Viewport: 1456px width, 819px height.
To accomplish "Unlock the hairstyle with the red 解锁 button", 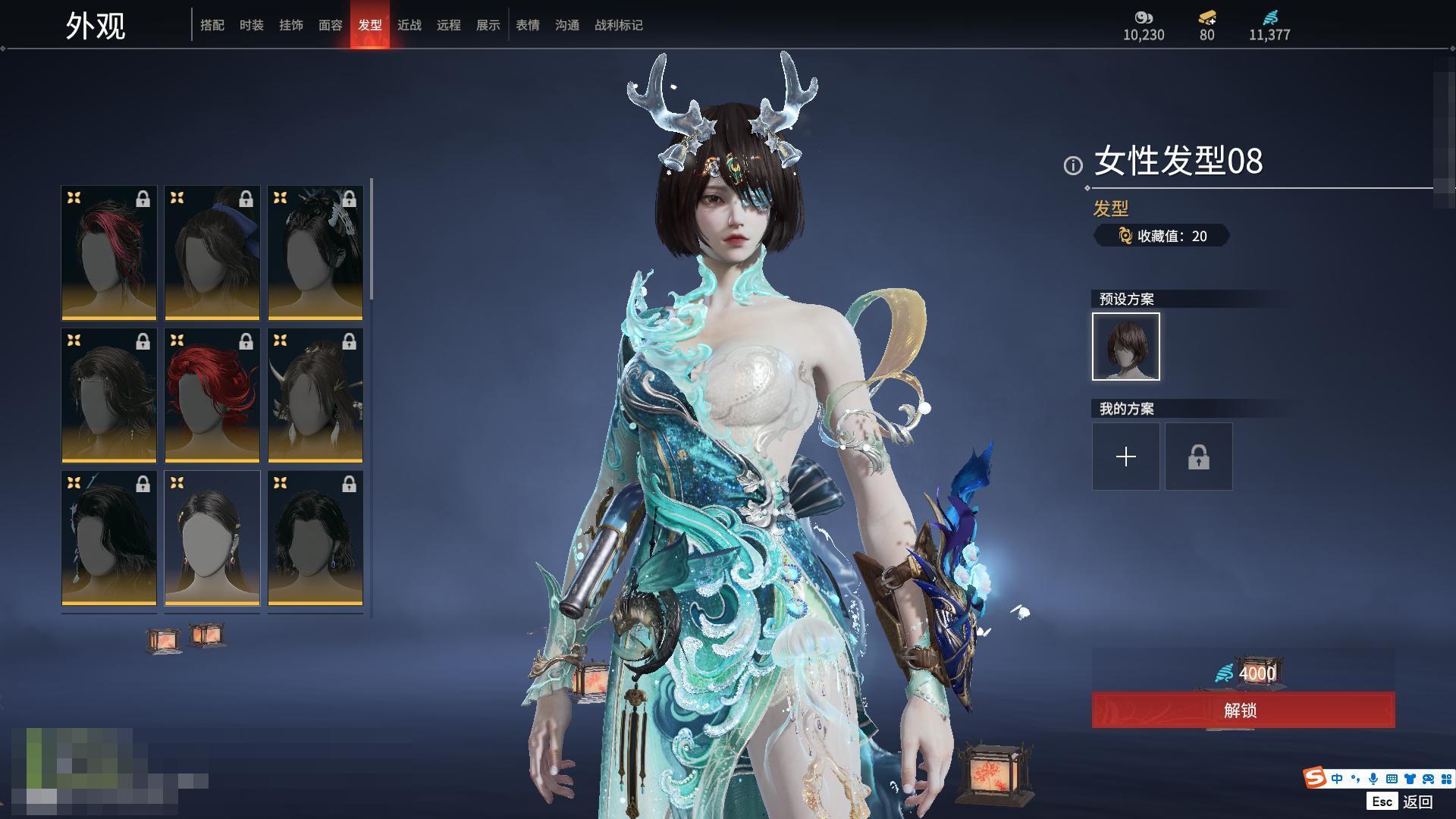I will (1243, 710).
